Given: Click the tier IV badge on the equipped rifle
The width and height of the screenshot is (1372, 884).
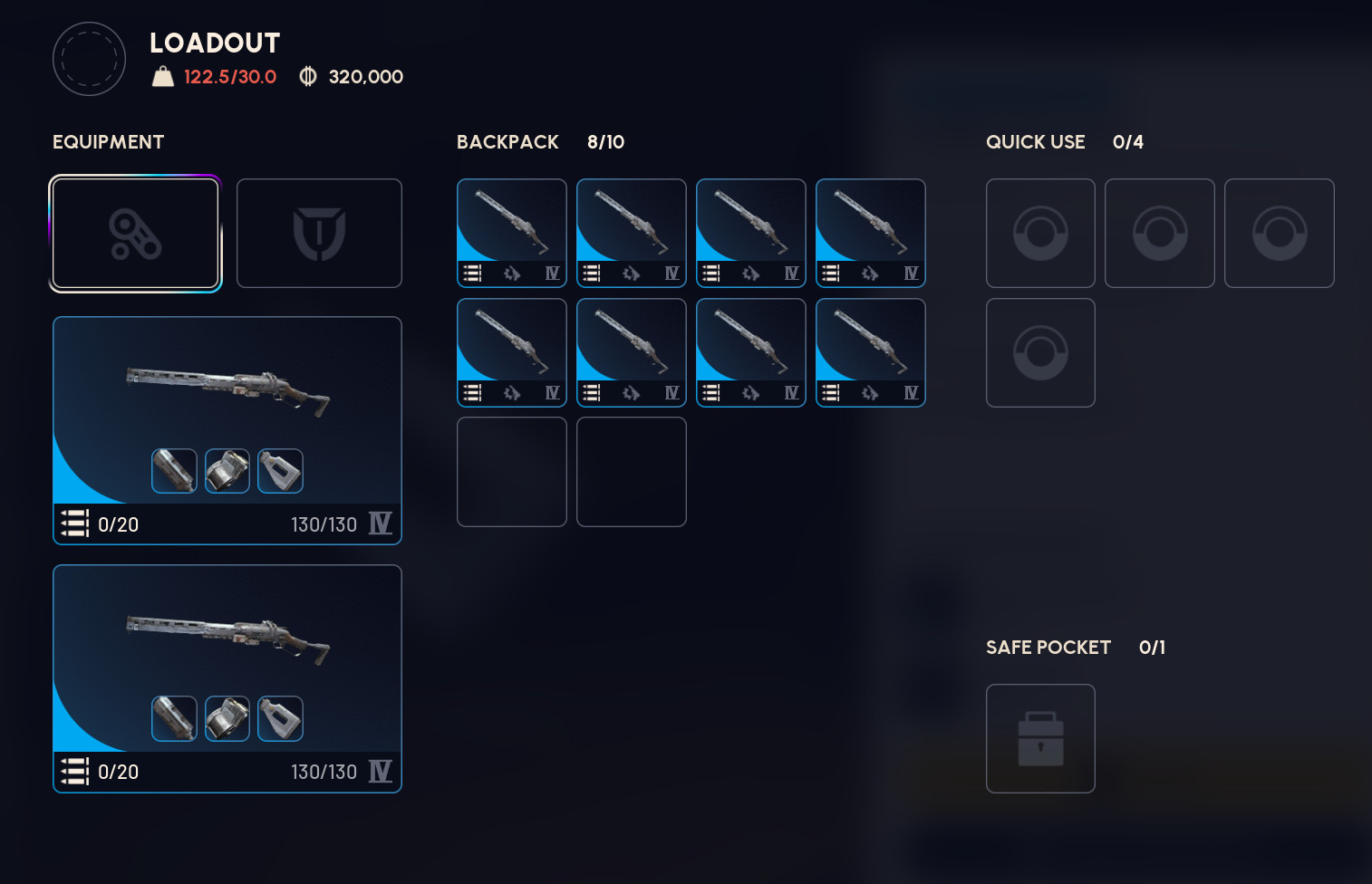Looking at the screenshot, I should pos(382,524).
